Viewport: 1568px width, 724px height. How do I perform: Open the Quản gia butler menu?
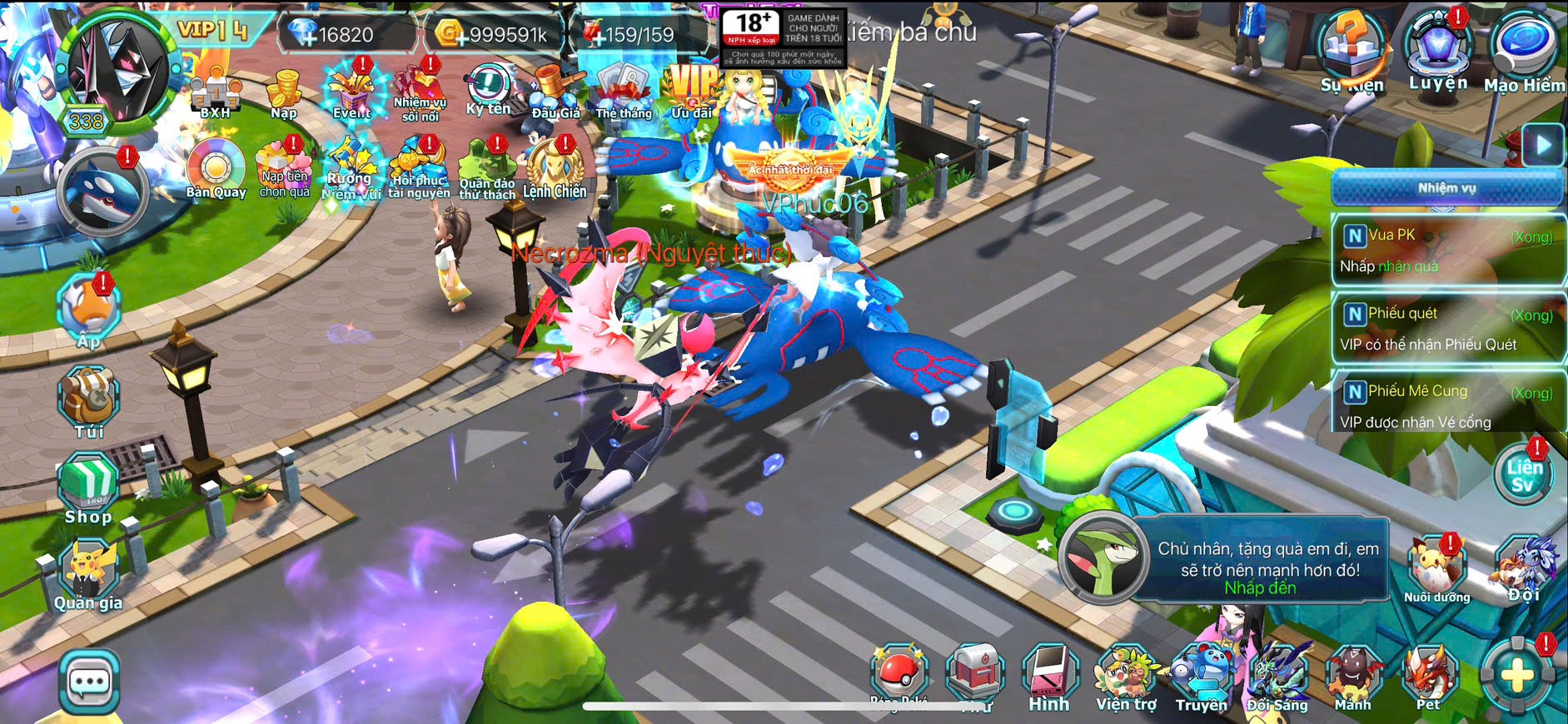pyautogui.click(x=88, y=574)
